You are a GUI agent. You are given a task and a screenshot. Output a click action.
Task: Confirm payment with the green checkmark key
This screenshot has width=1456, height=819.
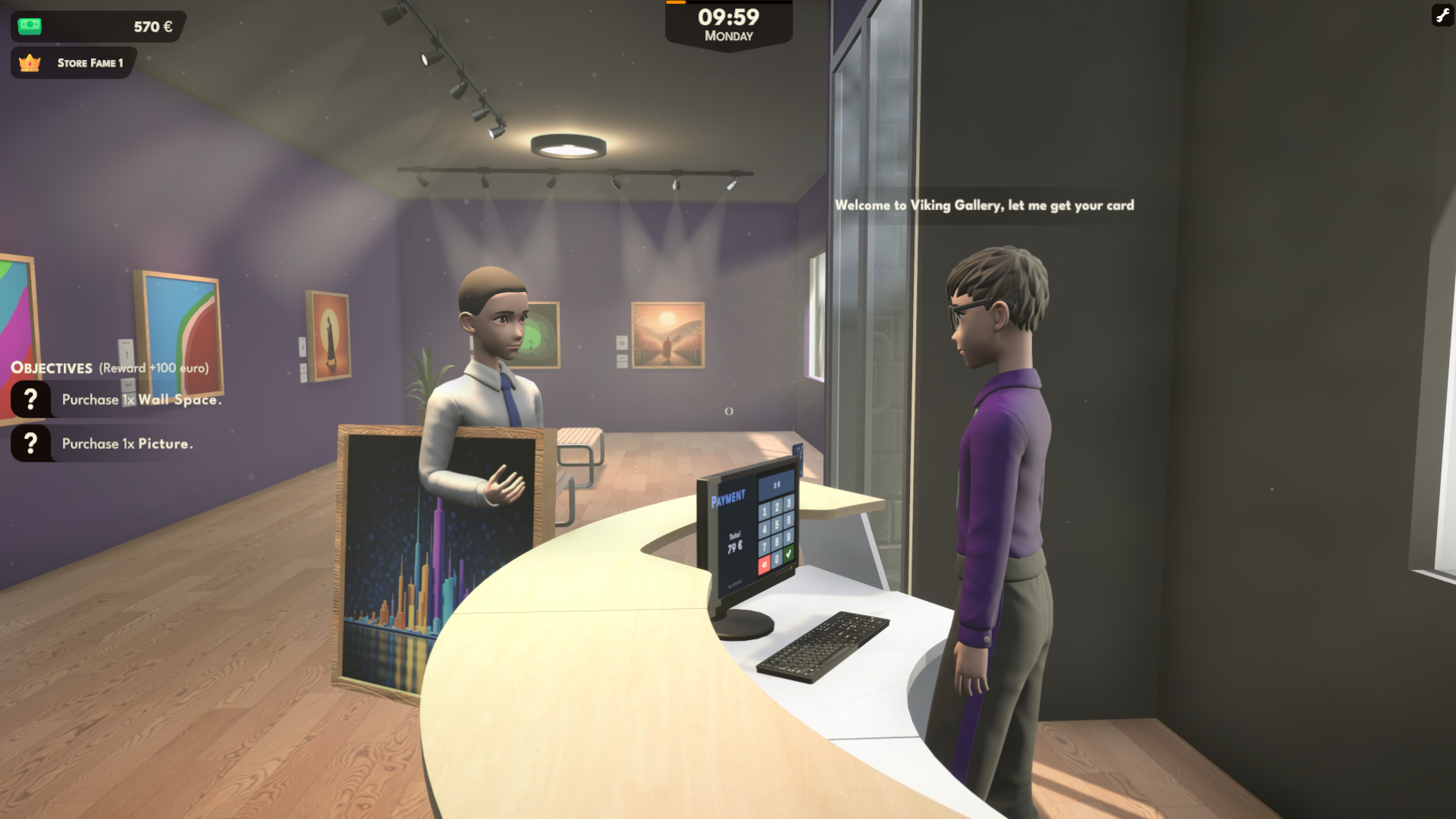pyautogui.click(x=788, y=554)
